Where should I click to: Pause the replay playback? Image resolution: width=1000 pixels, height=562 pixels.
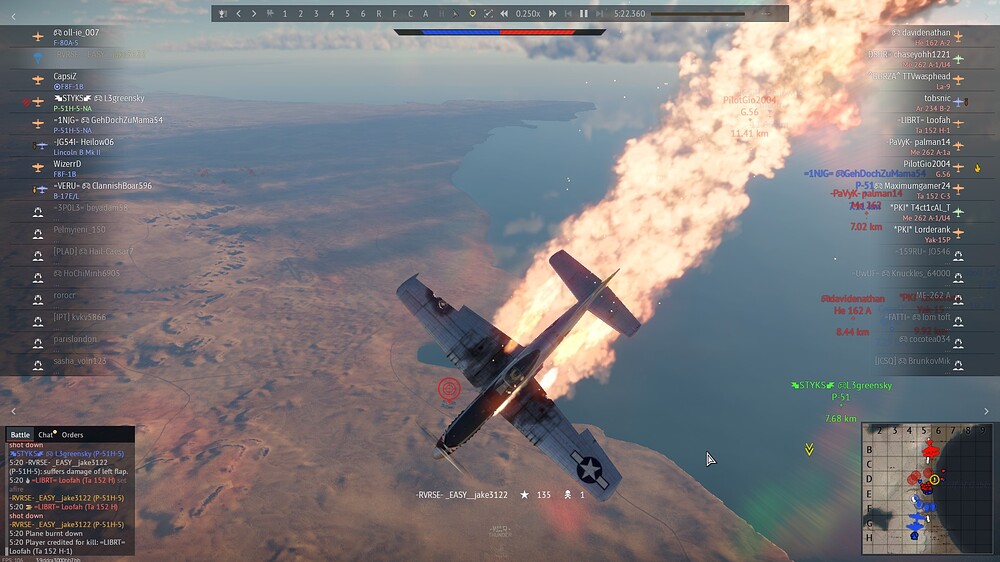(584, 14)
